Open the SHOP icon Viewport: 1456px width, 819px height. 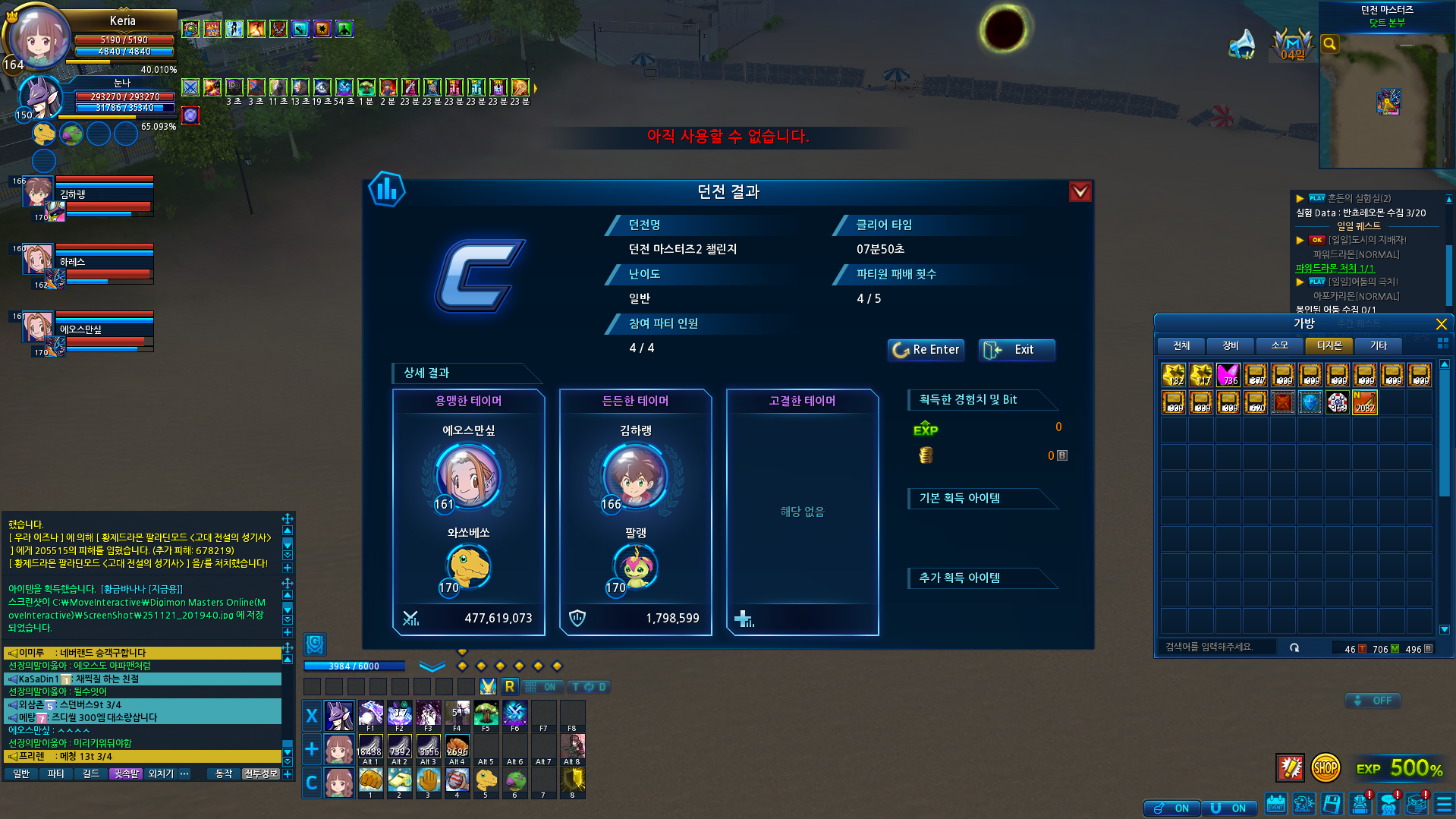pyautogui.click(x=1325, y=768)
